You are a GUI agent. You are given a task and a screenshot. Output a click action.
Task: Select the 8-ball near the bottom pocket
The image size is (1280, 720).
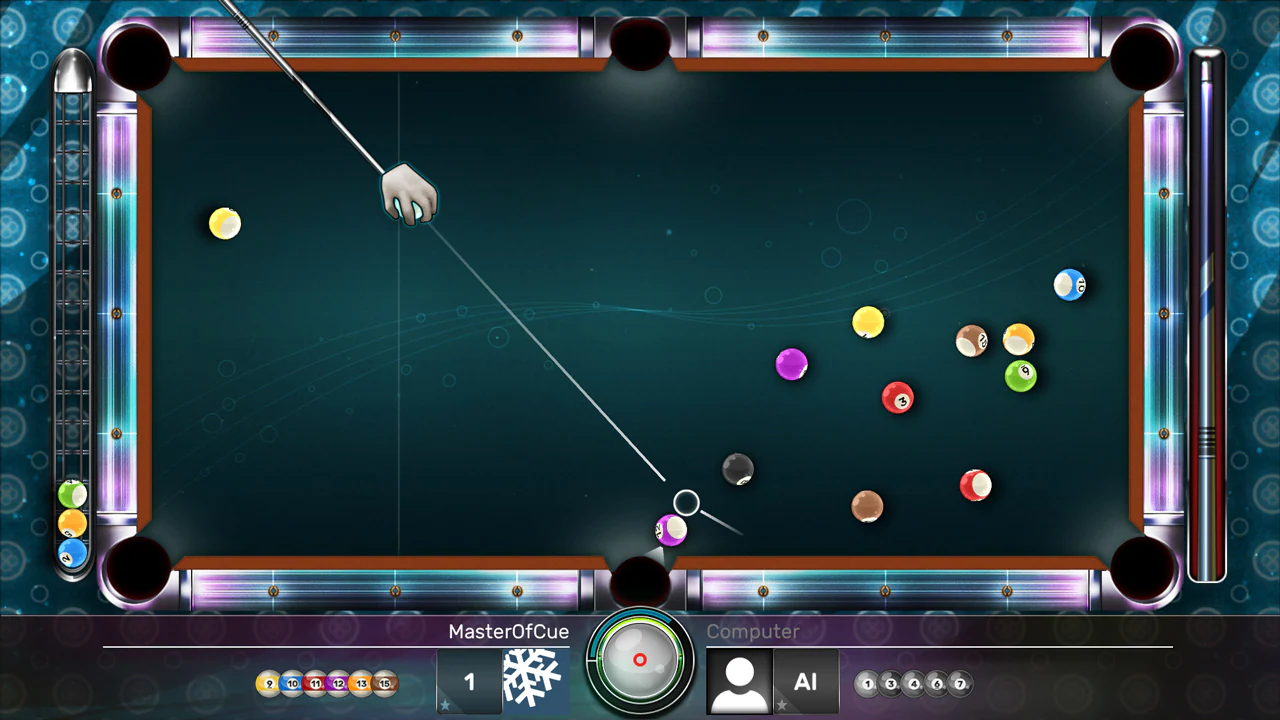click(x=737, y=470)
